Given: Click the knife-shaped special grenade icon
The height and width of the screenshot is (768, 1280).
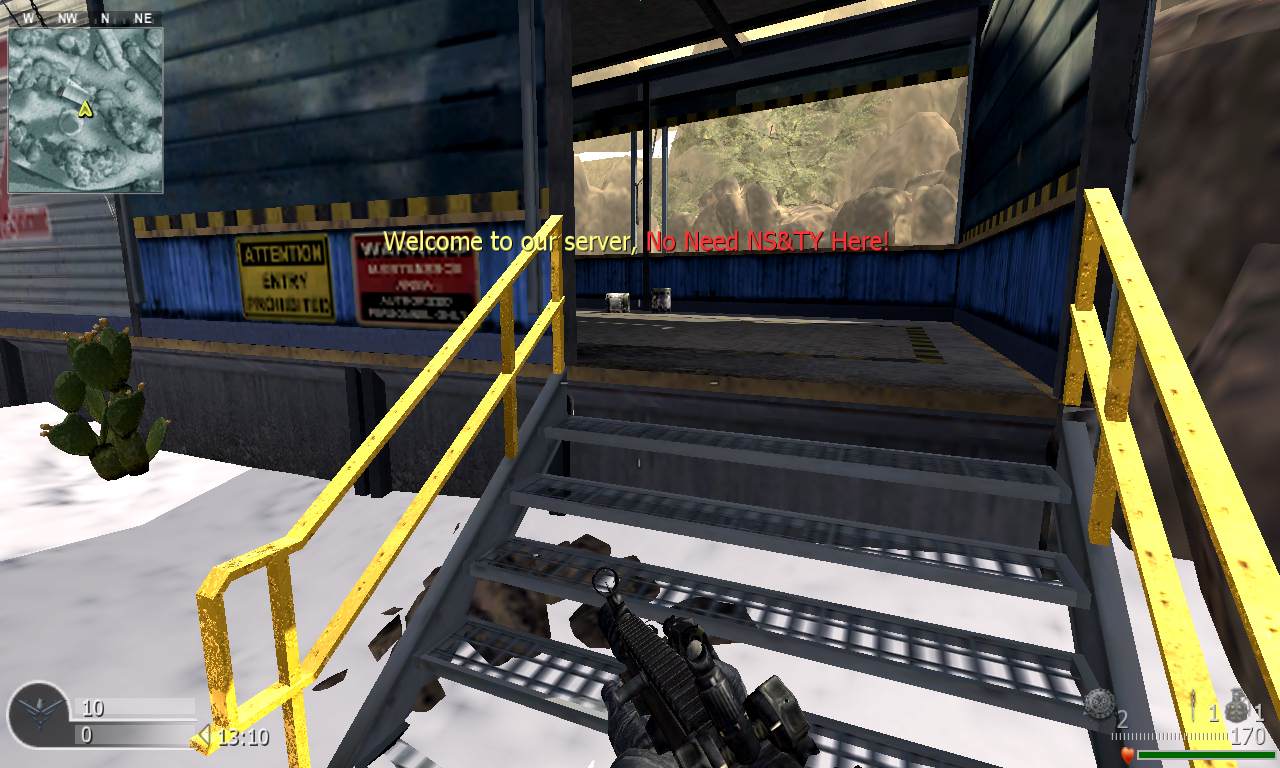Looking at the screenshot, I should click(1195, 707).
